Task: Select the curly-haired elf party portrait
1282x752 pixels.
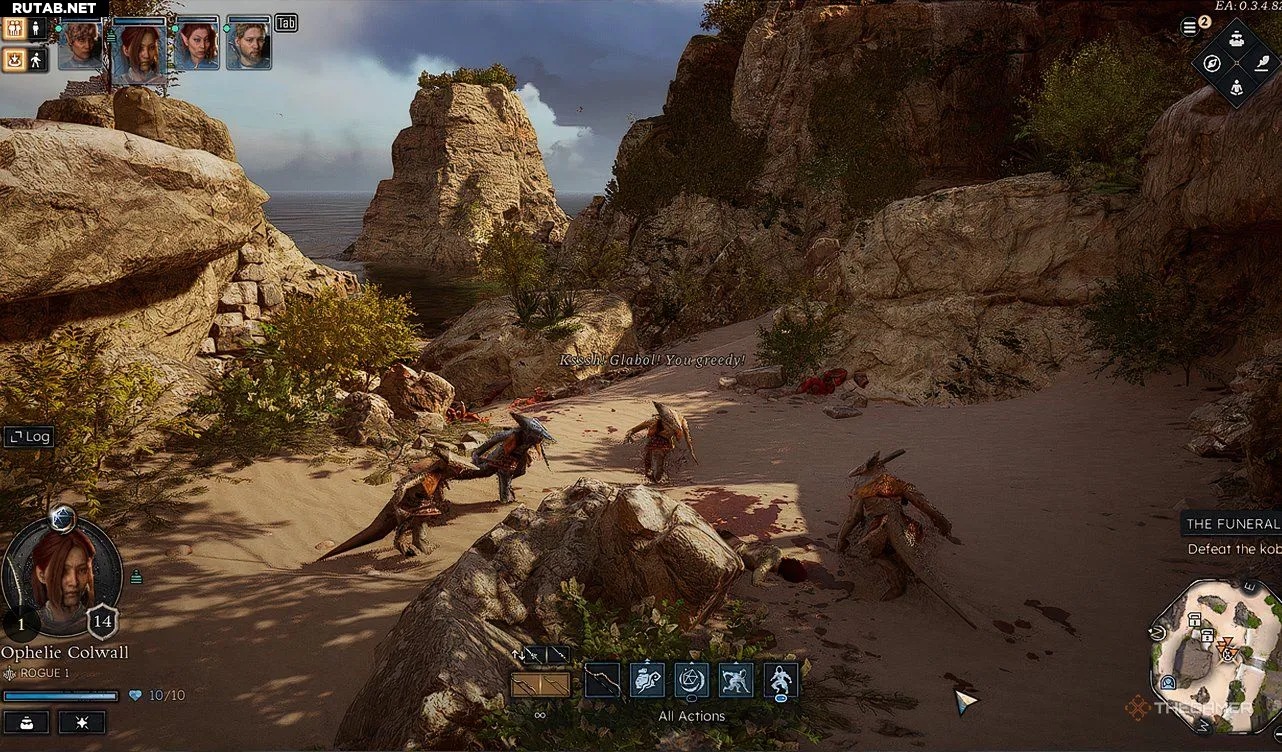Action: [80, 46]
